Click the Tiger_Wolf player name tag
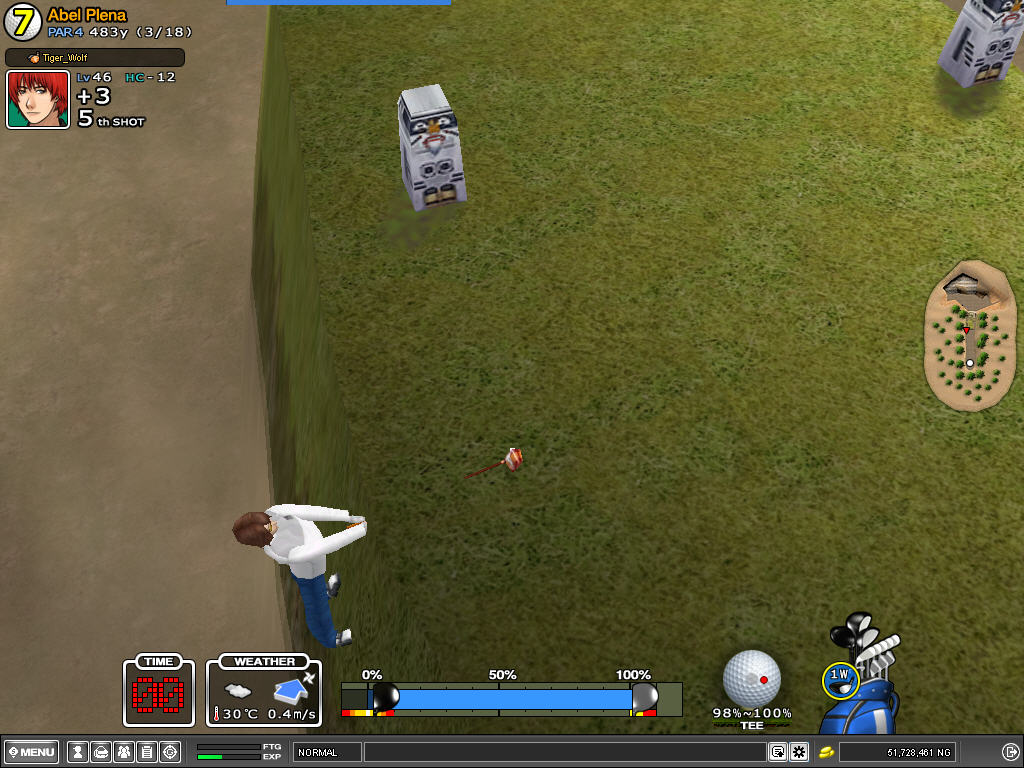Viewport: 1024px width, 768px height. [95, 58]
